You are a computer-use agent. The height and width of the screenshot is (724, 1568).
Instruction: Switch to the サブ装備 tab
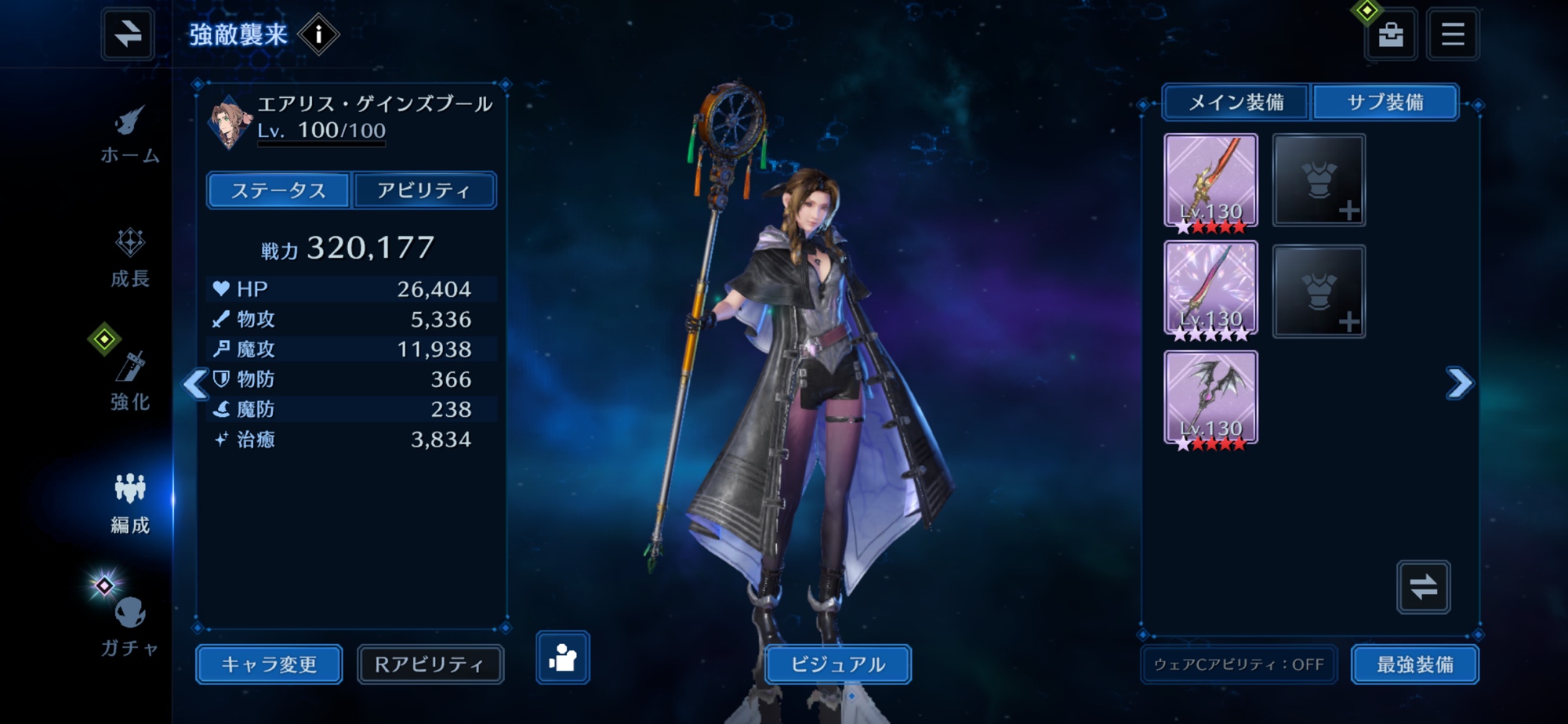[1385, 103]
